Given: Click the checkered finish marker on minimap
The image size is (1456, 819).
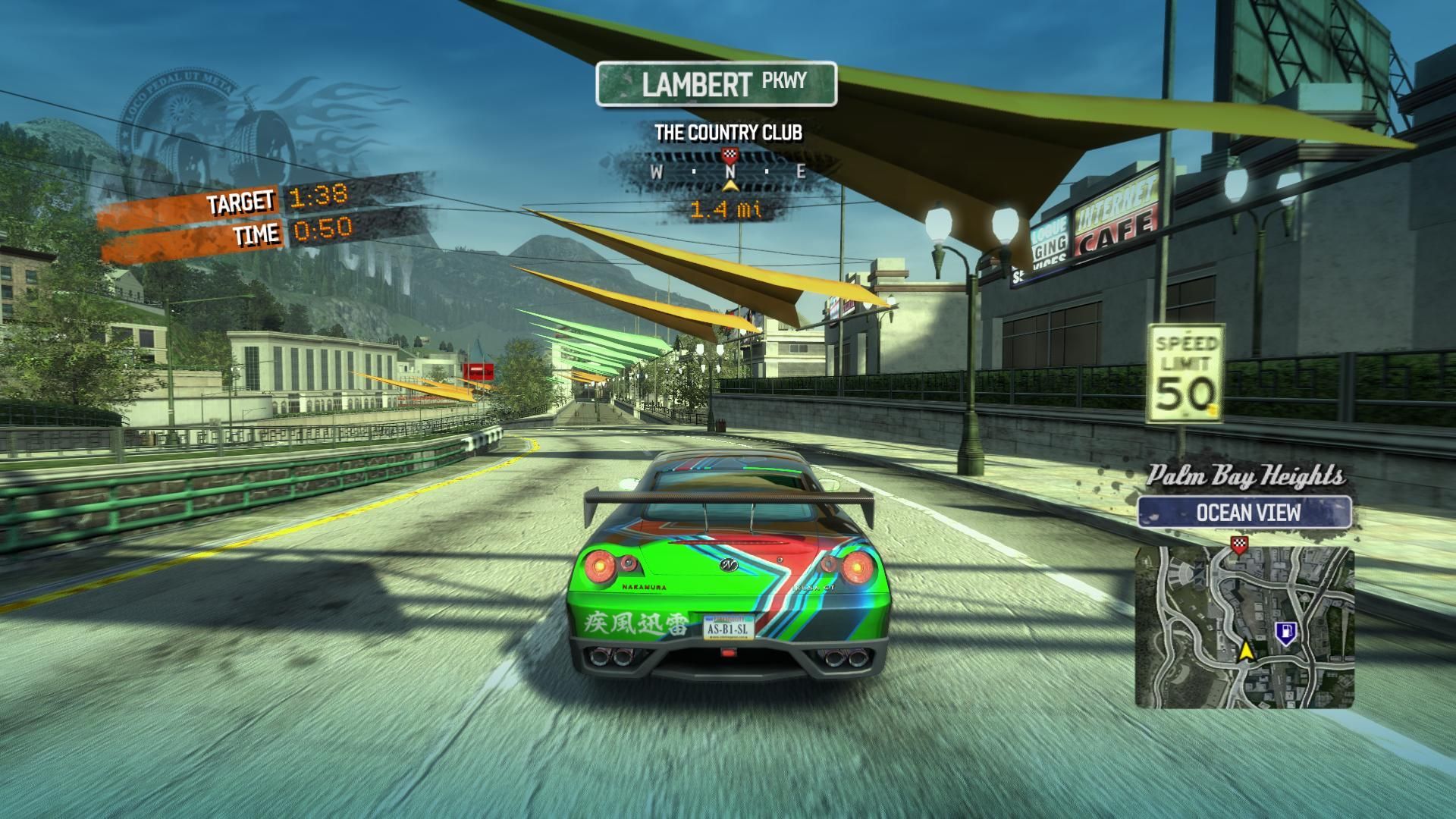Looking at the screenshot, I should tap(1239, 544).
